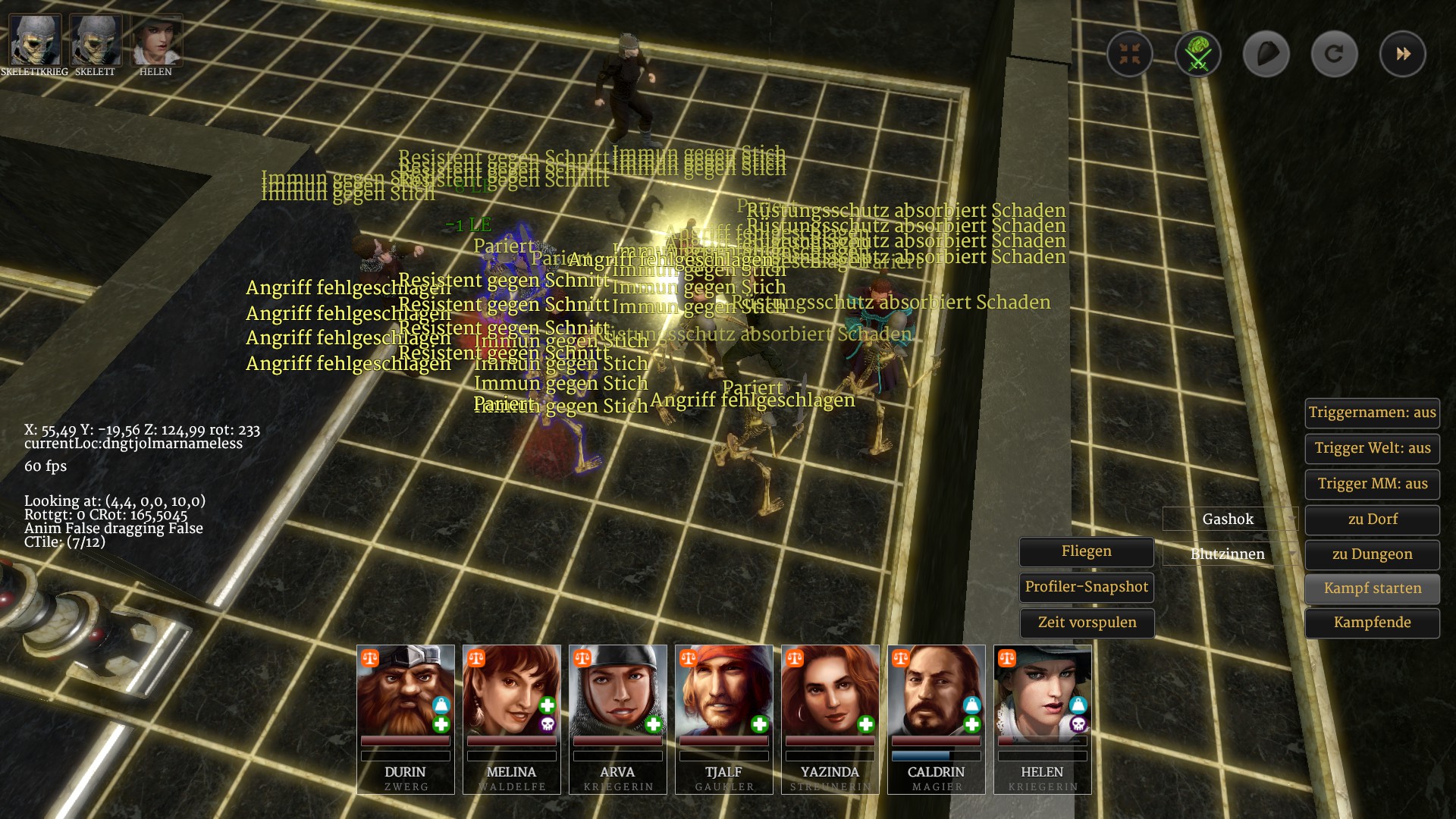Open the Gashok location dropdown
The width and height of the screenshot is (1456, 819).
click(1229, 519)
